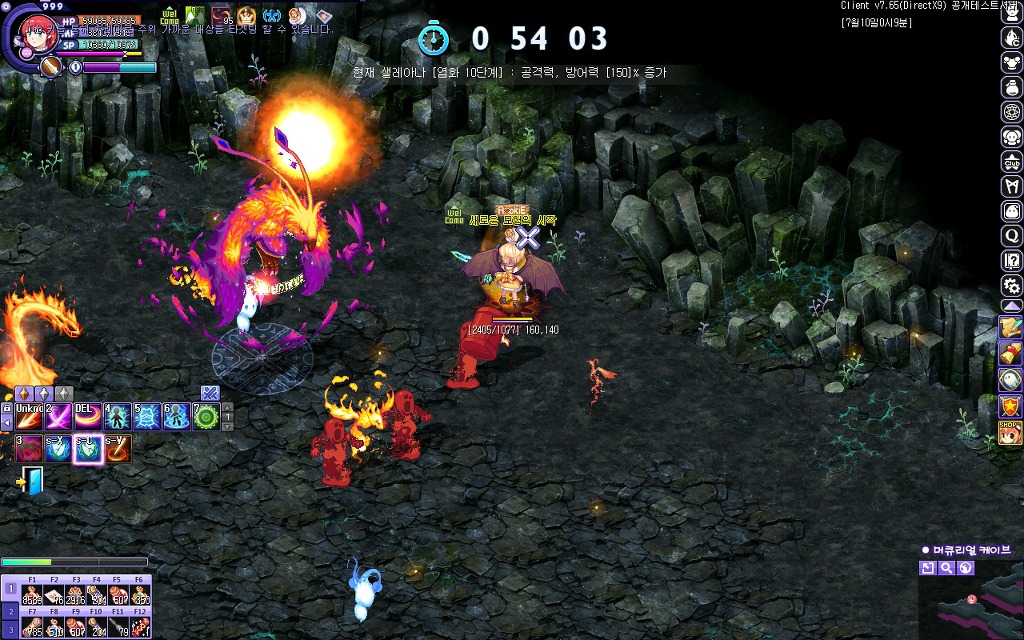Open the Q quest menu icon
Screen dimensions: 1024x640
click(x=1011, y=236)
